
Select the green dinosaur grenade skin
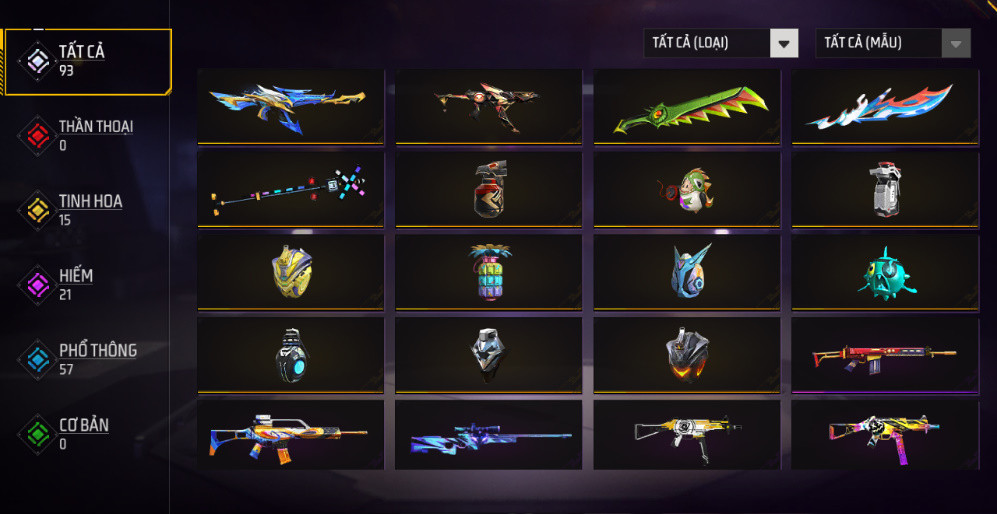tap(688, 189)
